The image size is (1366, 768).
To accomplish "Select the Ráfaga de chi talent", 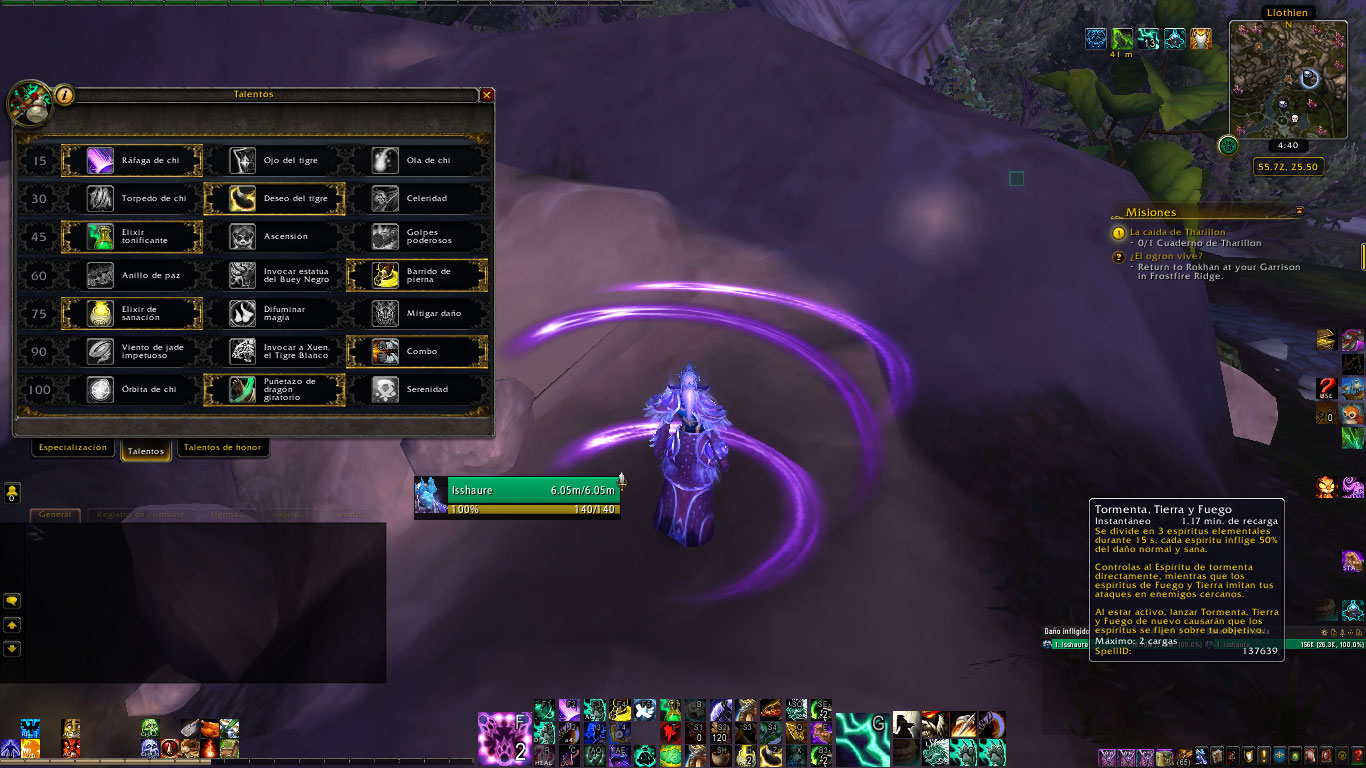I will (x=132, y=160).
